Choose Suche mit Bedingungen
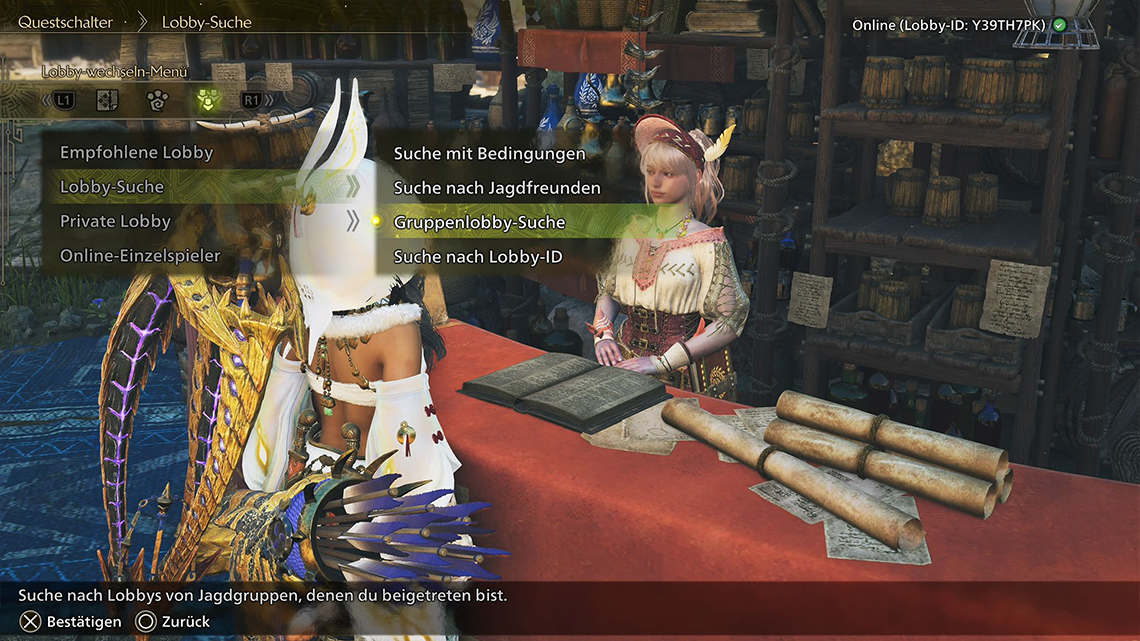This screenshot has height=641, width=1140. click(x=489, y=154)
